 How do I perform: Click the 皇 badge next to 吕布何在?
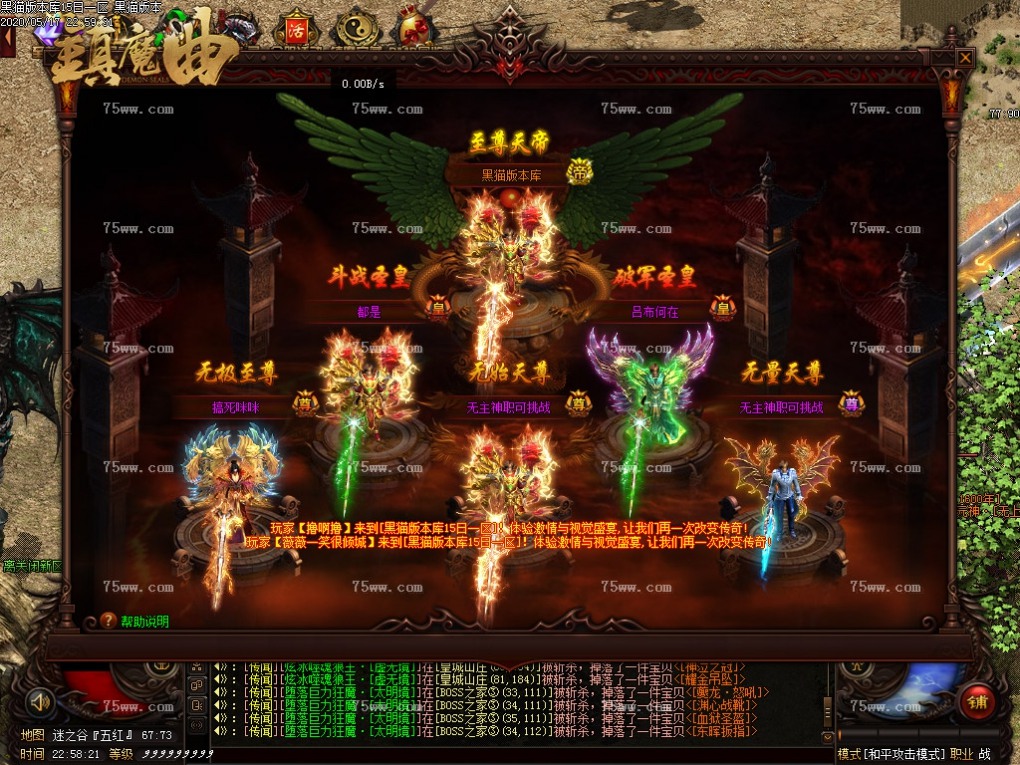coord(722,309)
